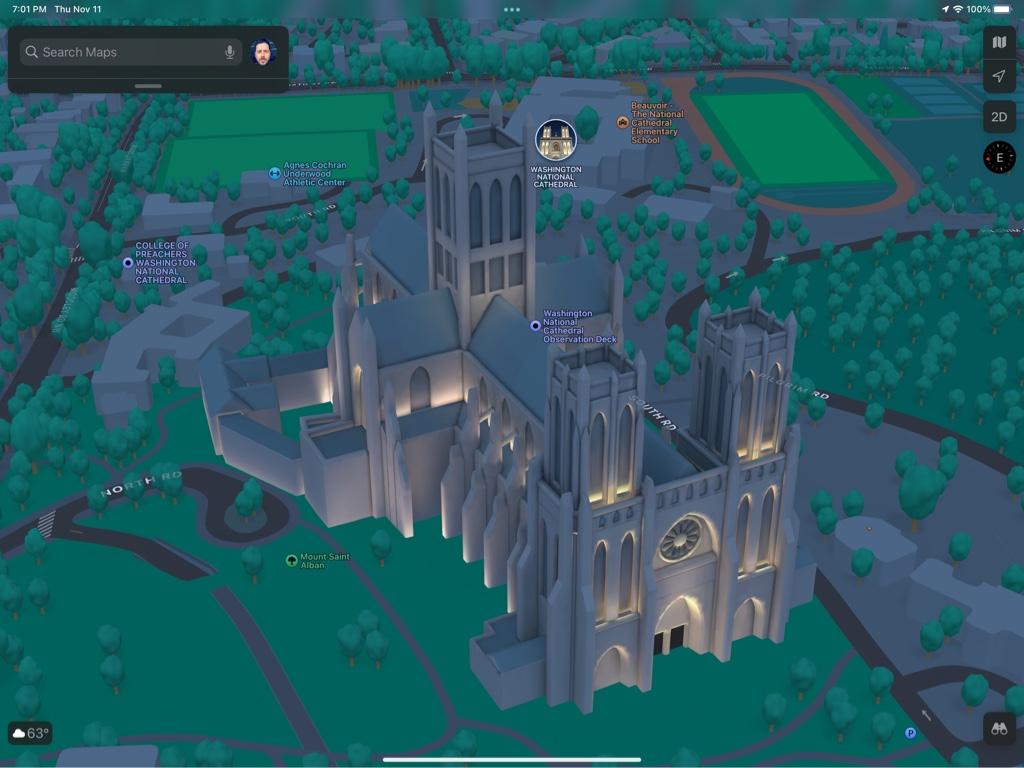Select the Agnes Cochran Underwood Athletic Center marker
This screenshot has height=768, width=1024.
274,173
